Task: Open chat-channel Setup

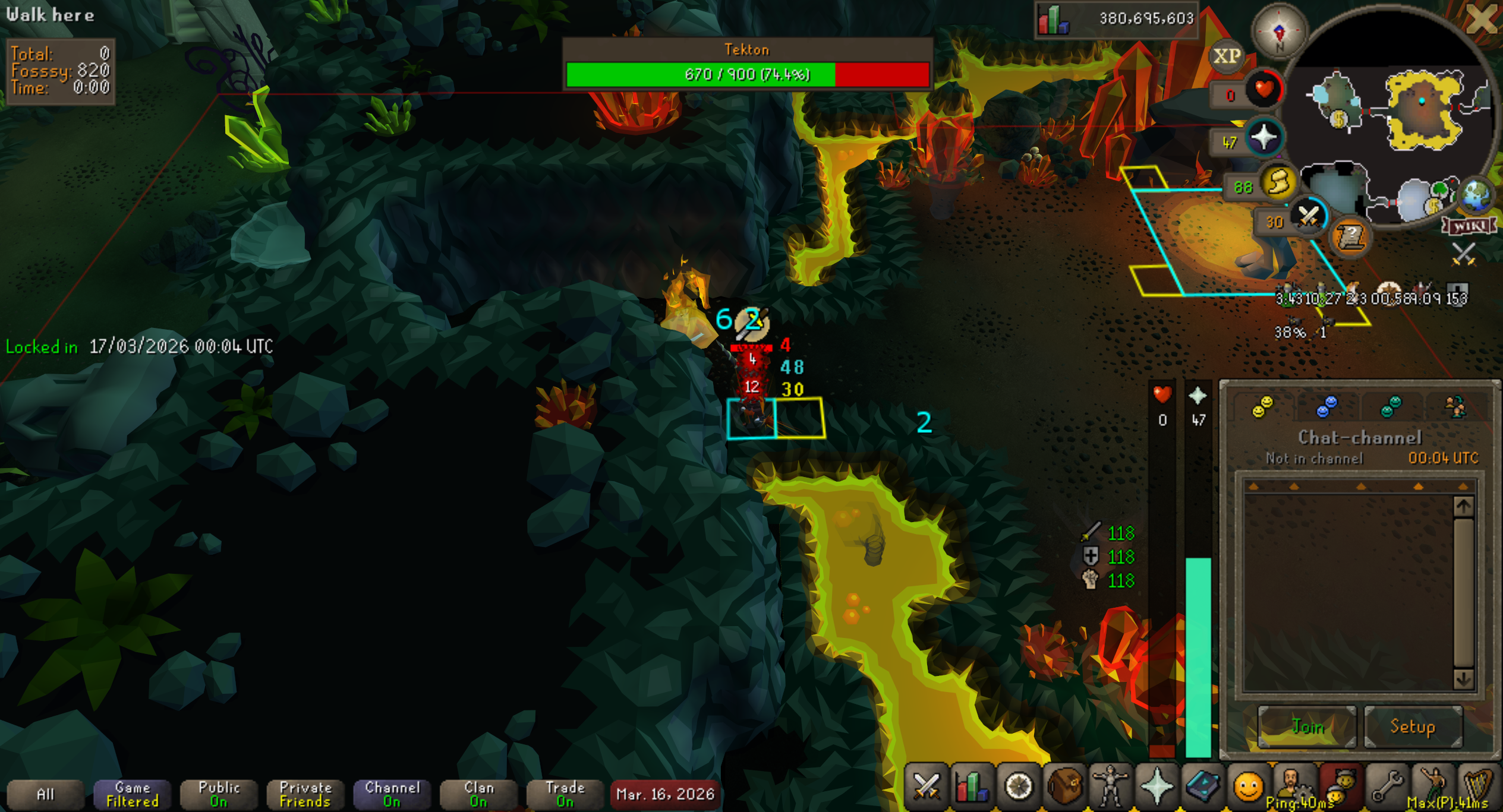Action: [x=1413, y=726]
